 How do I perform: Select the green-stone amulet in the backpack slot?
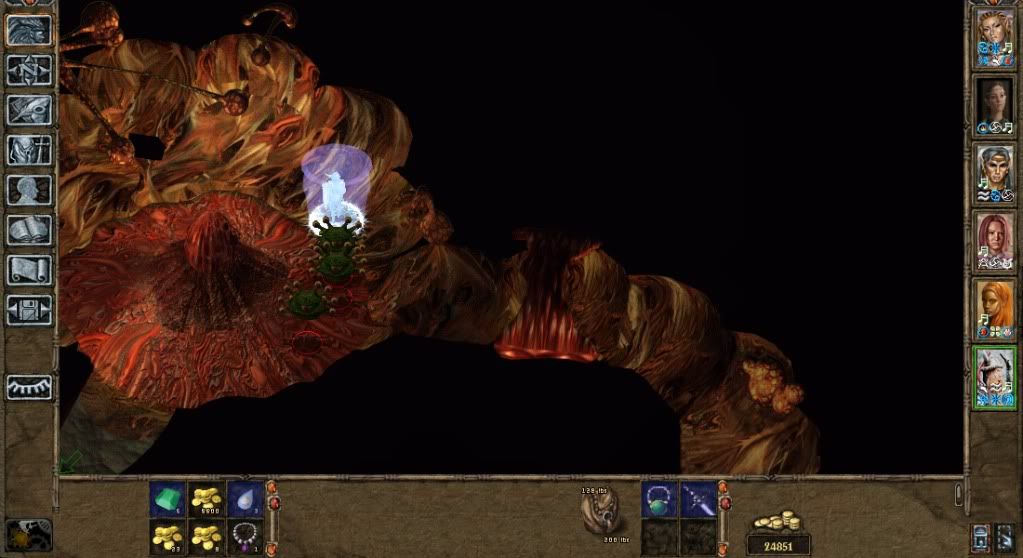pos(659,499)
